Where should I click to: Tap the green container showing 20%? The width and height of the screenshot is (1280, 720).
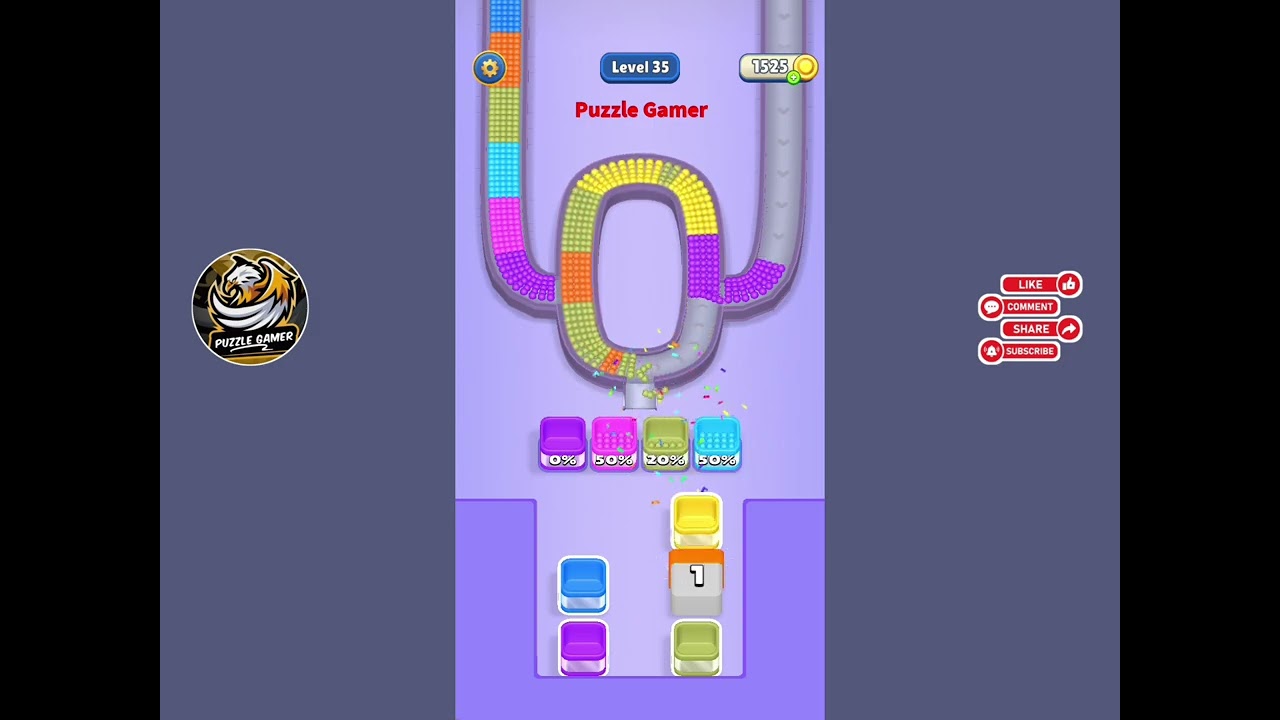point(666,441)
